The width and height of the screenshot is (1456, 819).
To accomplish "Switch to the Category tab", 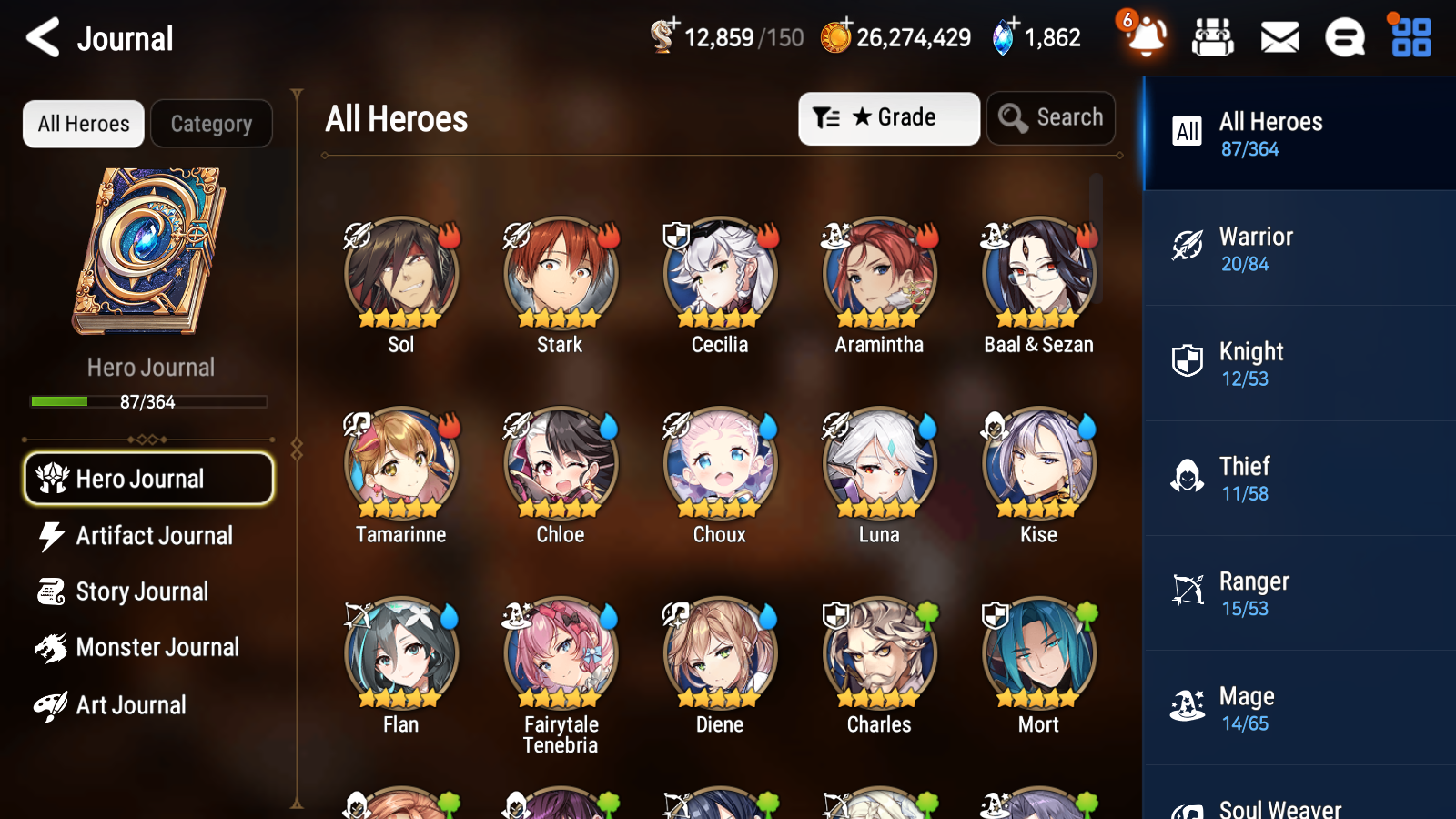I will pyautogui.click(x=211, y=124).
